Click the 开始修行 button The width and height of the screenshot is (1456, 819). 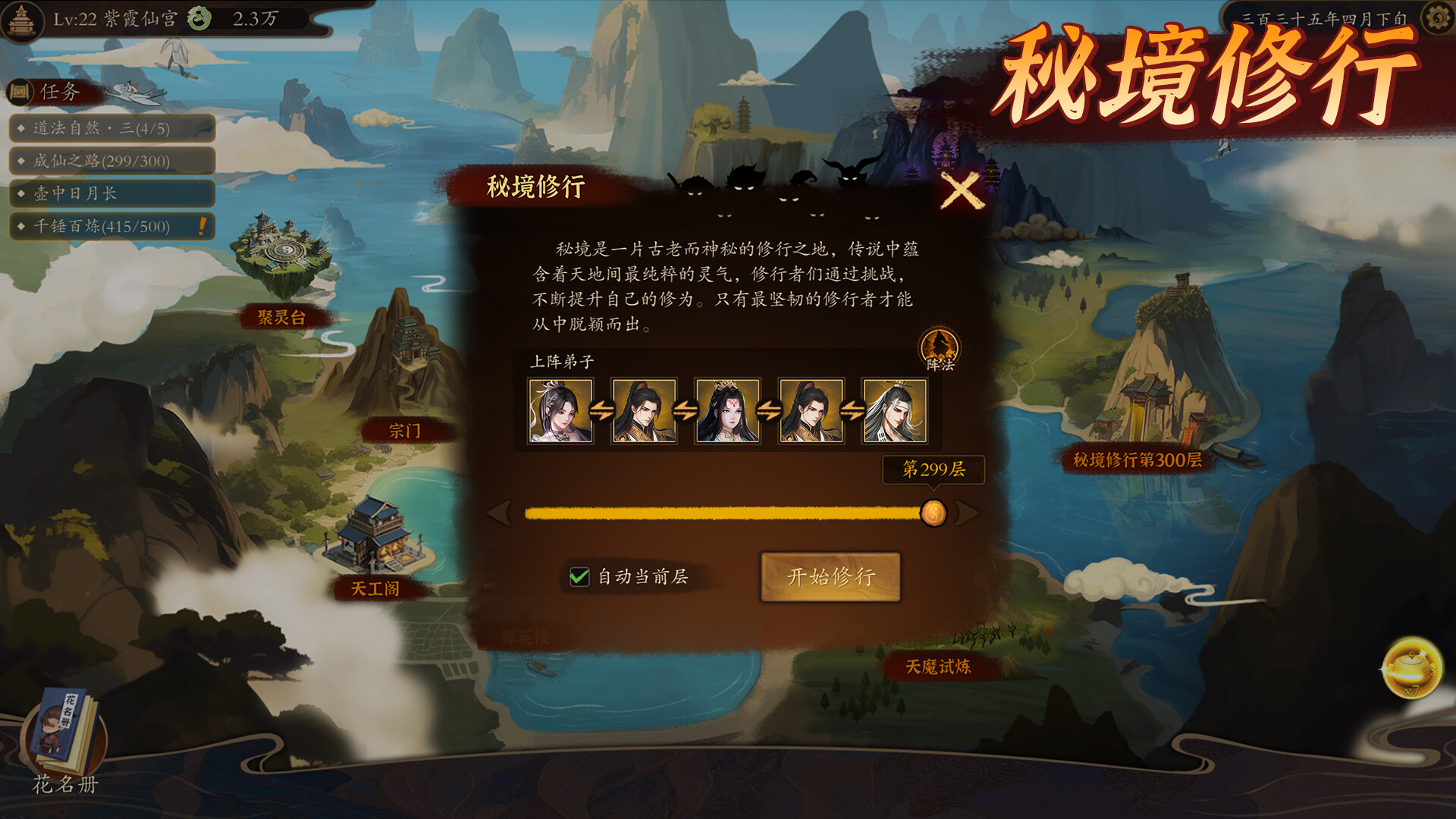[x=830, y=577]
